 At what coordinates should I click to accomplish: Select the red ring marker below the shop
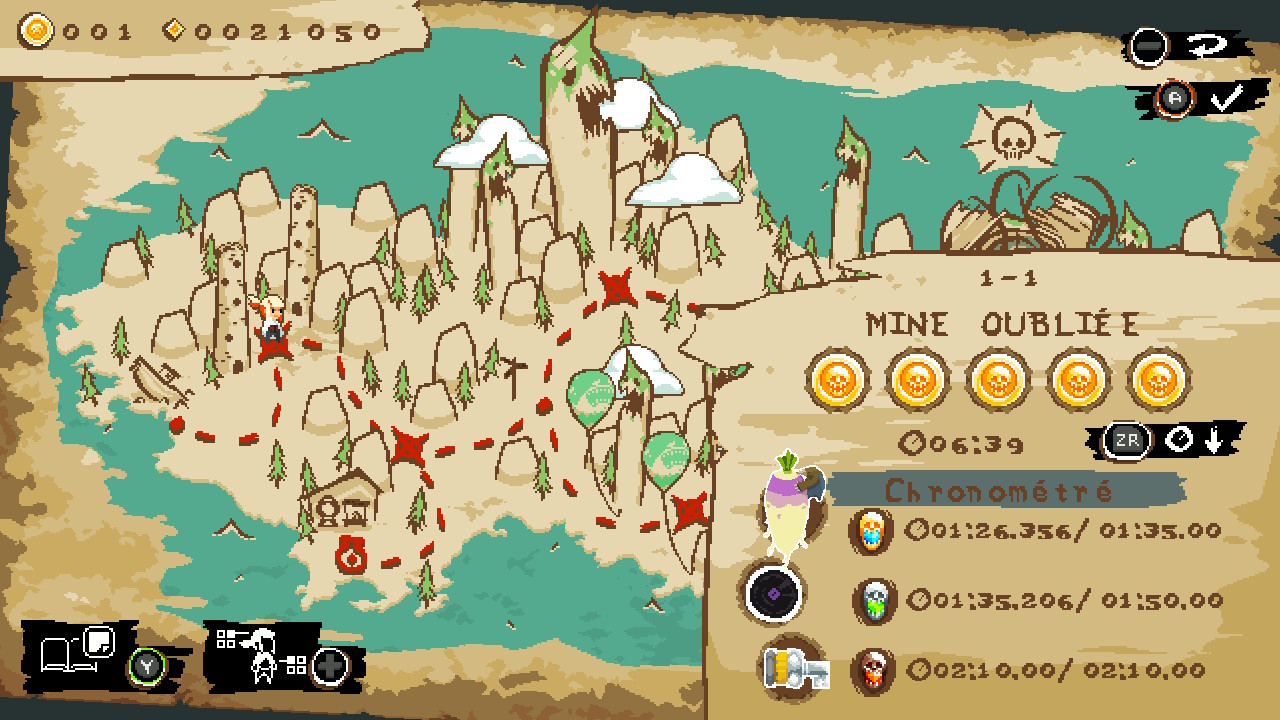pos(352,555)
